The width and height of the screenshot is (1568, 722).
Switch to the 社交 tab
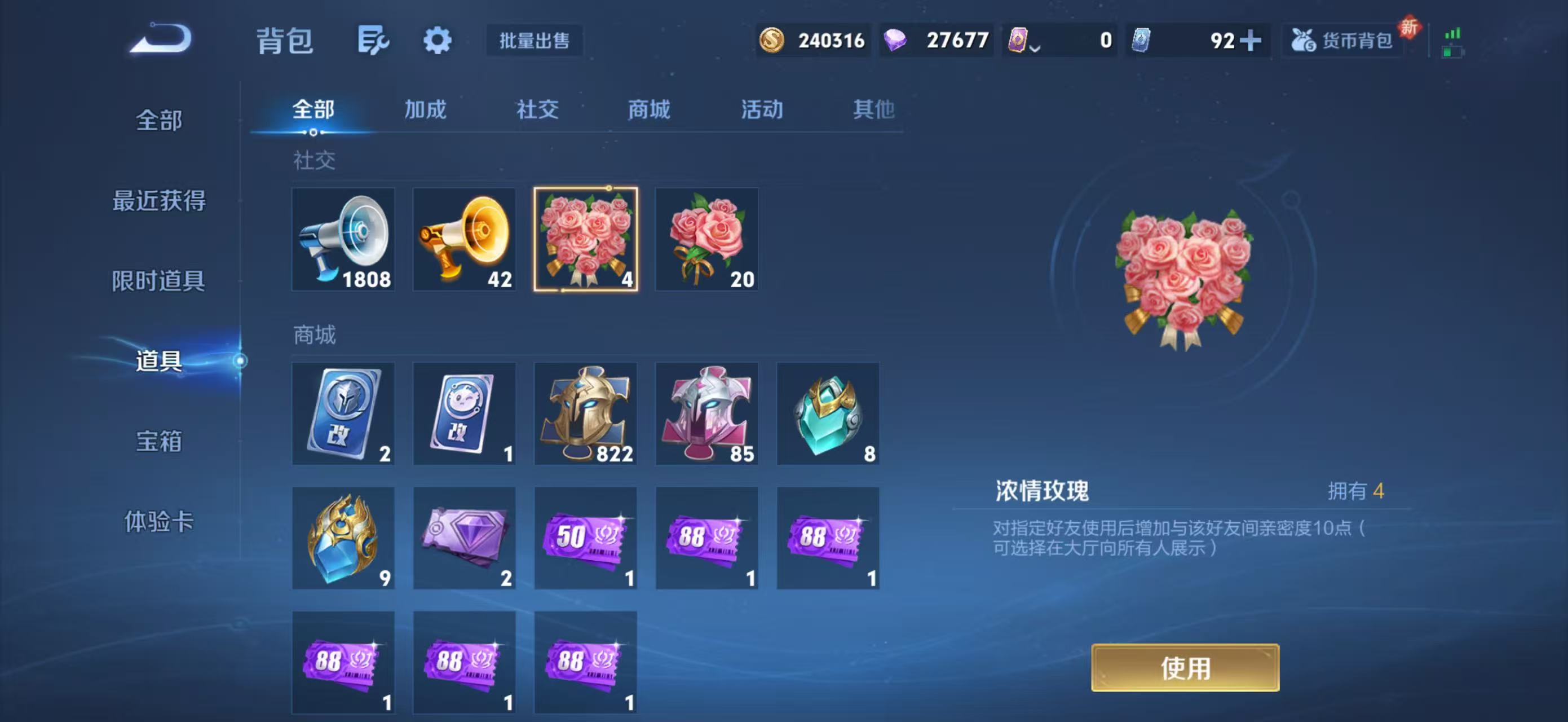[x=537, y=109]
